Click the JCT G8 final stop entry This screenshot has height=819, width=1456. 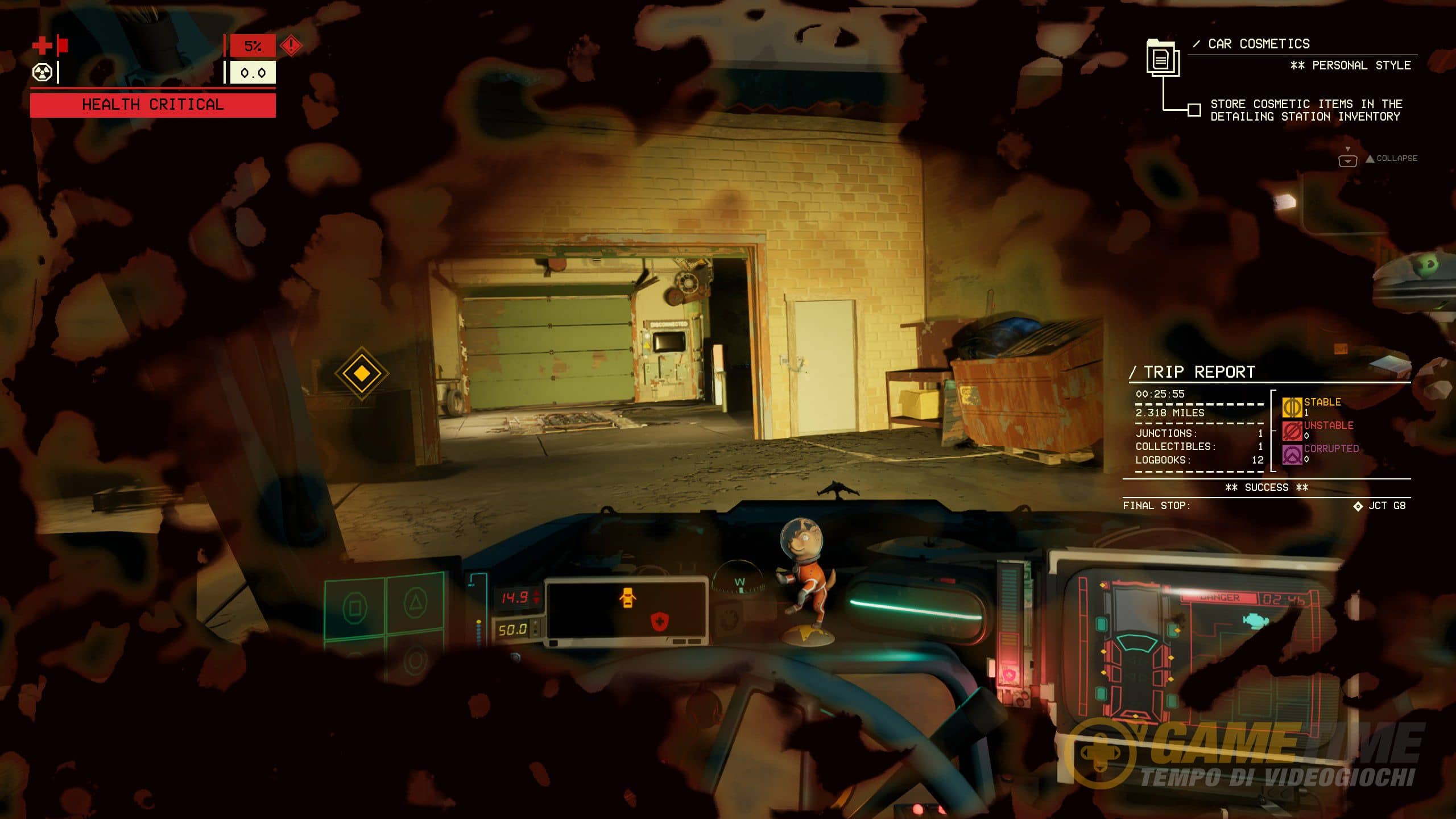1380,506
